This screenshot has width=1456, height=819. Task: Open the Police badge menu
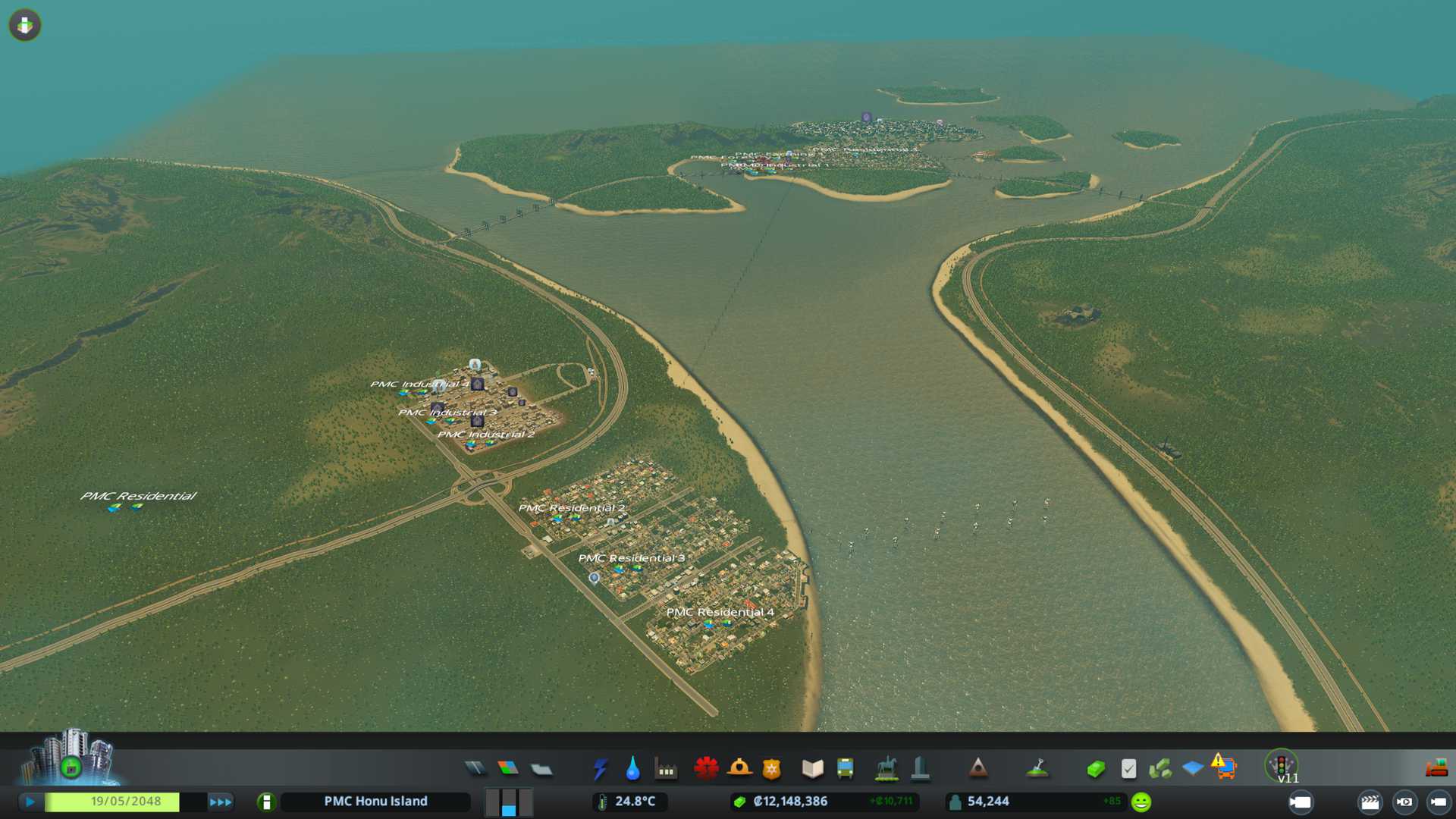pos(772,769)
